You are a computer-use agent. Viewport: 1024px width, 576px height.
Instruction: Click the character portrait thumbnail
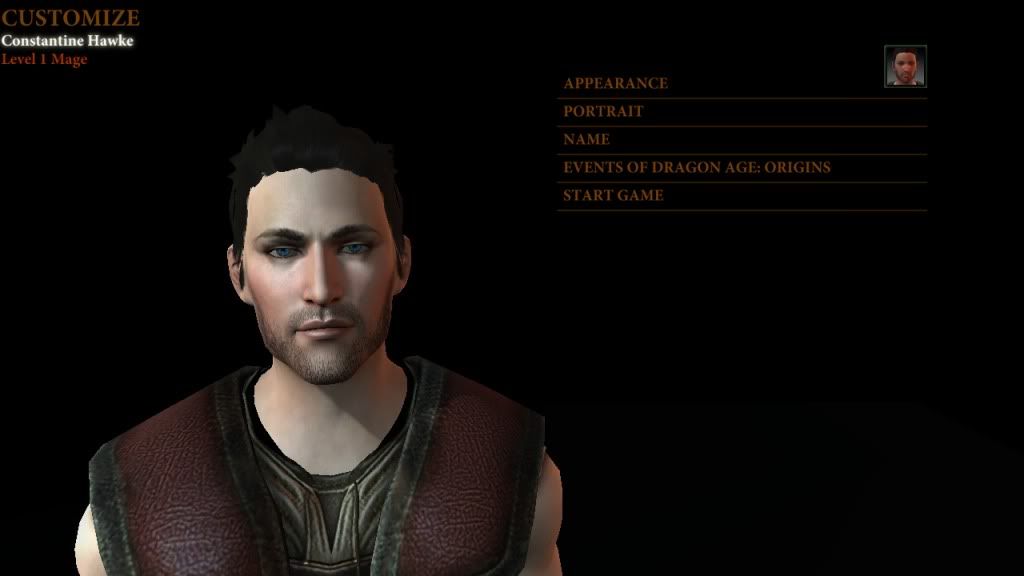pos(905,66)
